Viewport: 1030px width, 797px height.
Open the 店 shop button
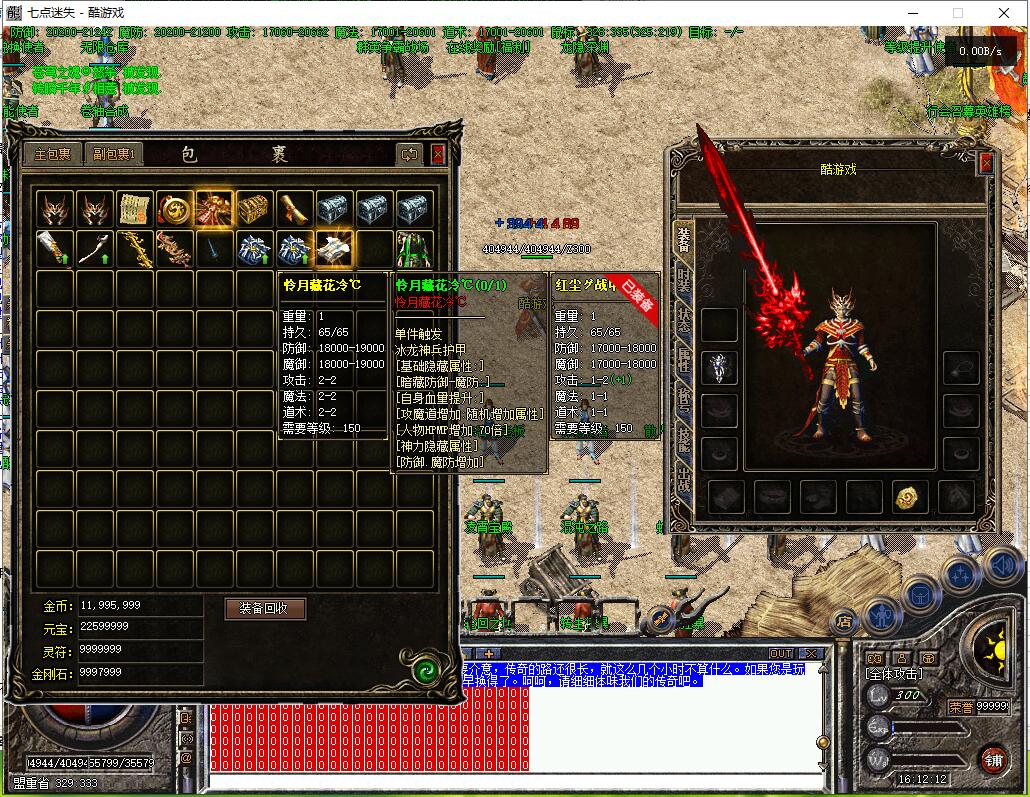point(844,621)
